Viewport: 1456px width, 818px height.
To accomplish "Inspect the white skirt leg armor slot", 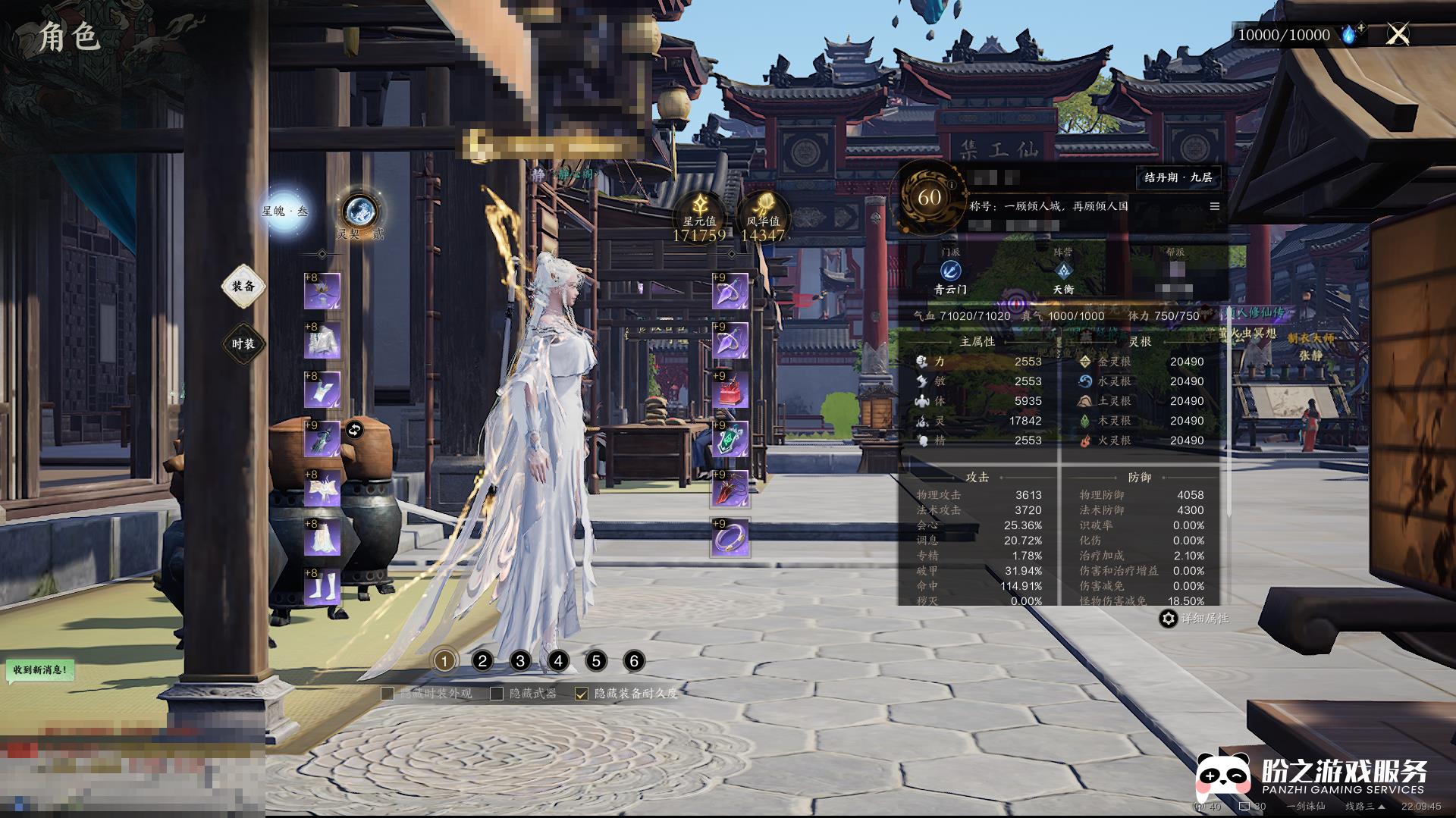I will [x=322, y=537].
